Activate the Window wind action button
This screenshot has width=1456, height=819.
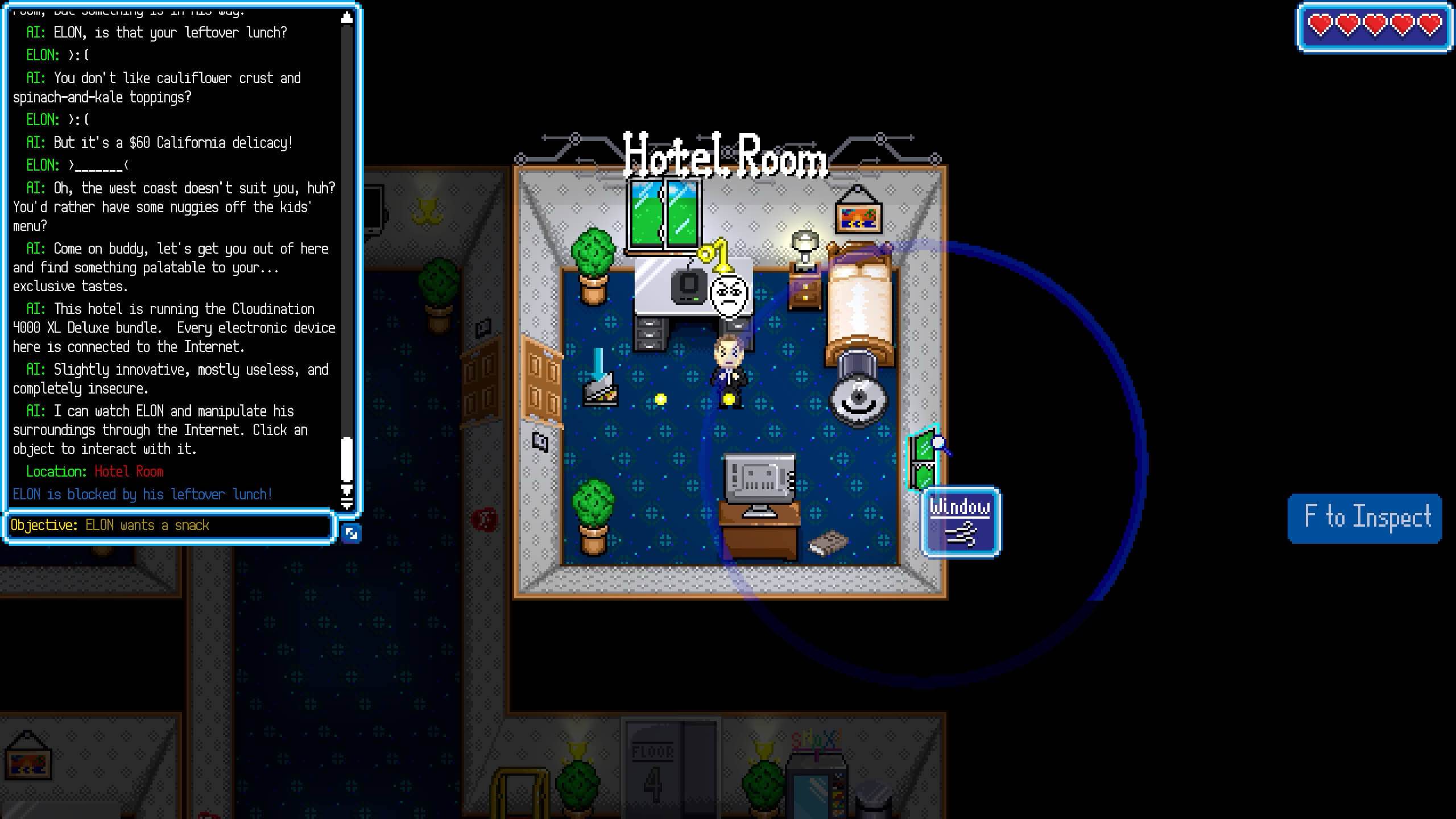961,522
